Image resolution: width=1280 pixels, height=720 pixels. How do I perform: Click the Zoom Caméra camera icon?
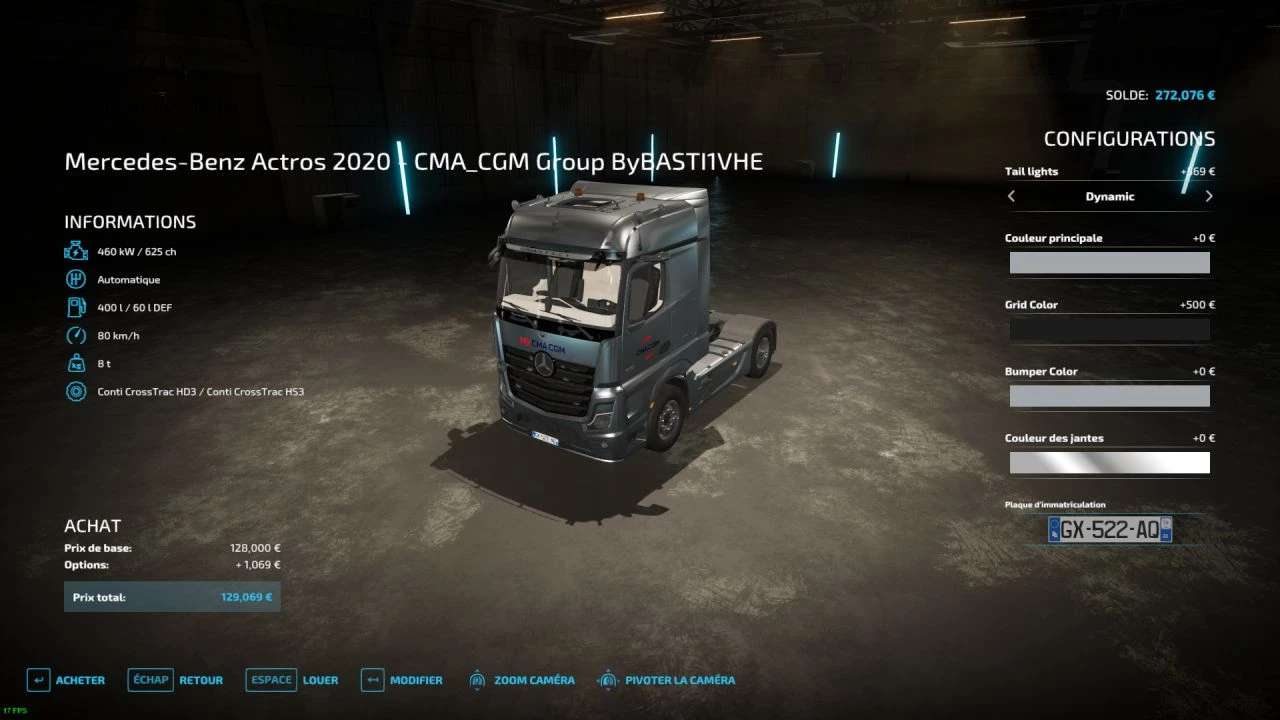pyautogui.click(x=476, y=679)
